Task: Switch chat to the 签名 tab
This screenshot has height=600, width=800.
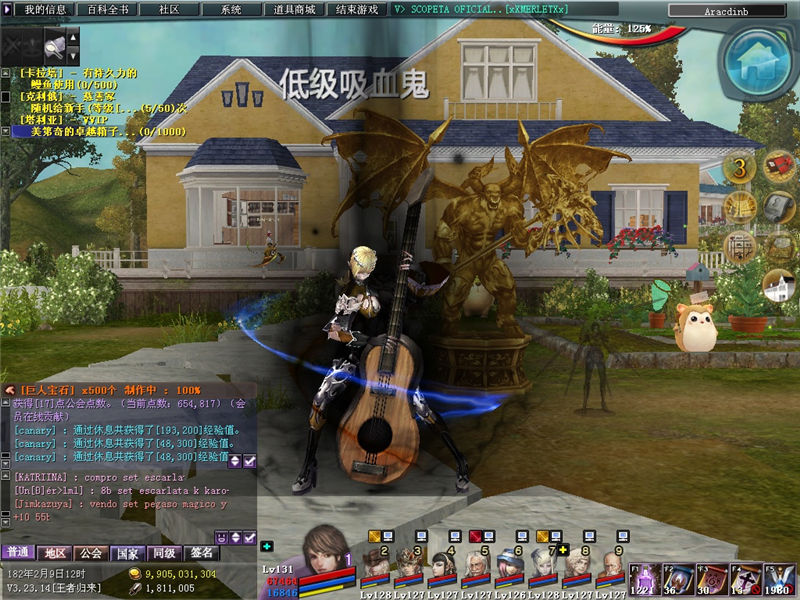Action: (200, 553)
